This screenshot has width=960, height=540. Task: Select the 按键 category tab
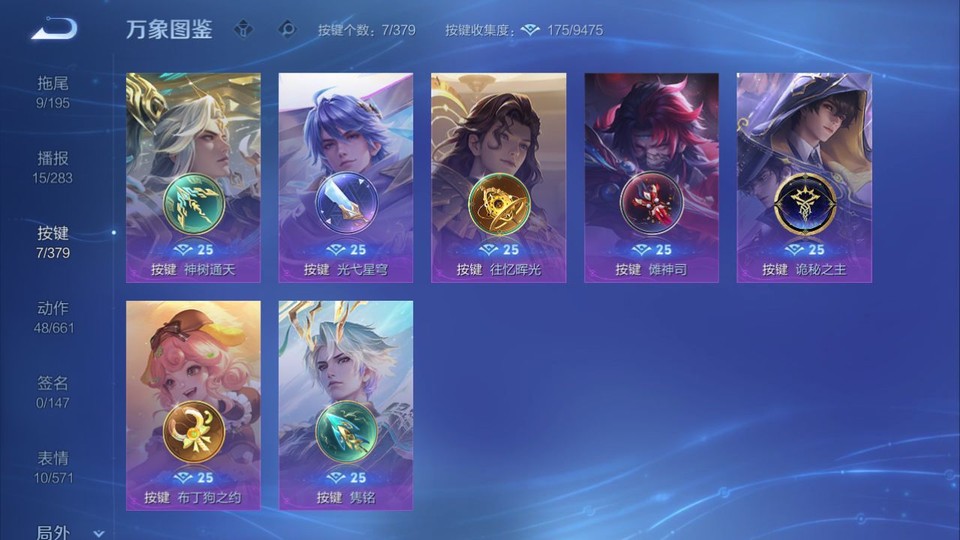[53, 242]
